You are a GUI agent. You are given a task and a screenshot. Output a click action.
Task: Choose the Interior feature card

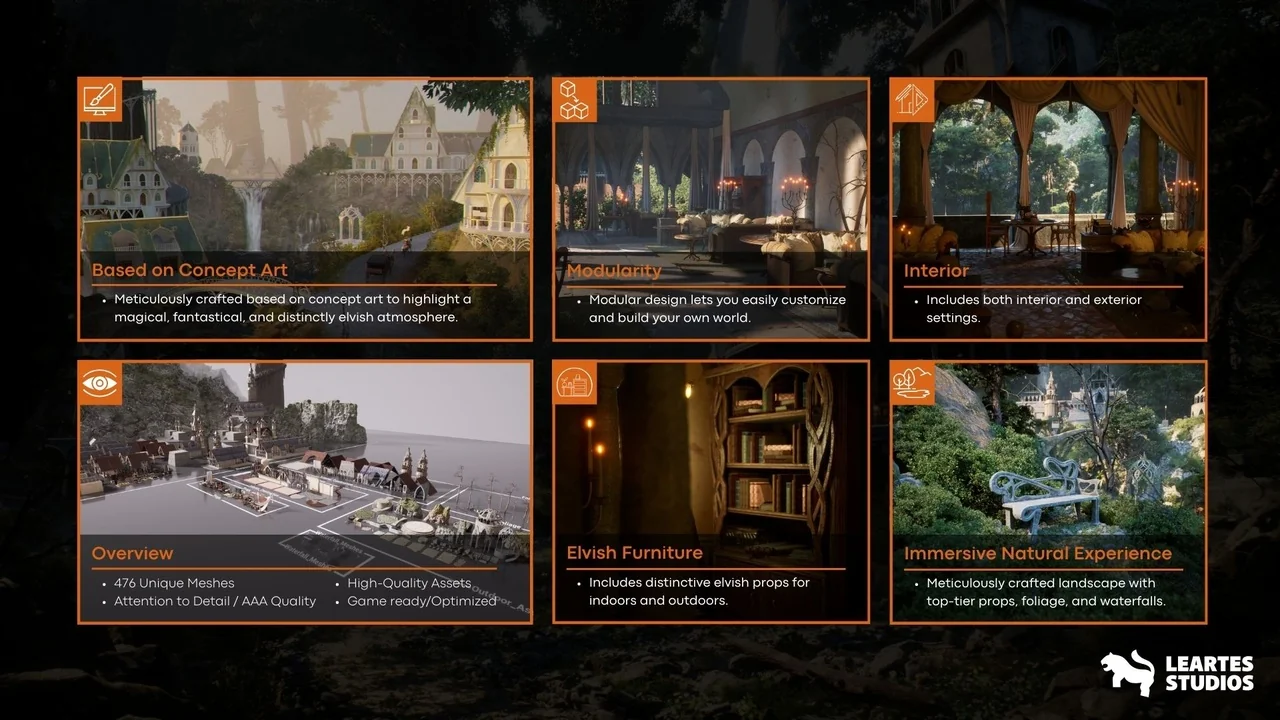(1048, 209)
